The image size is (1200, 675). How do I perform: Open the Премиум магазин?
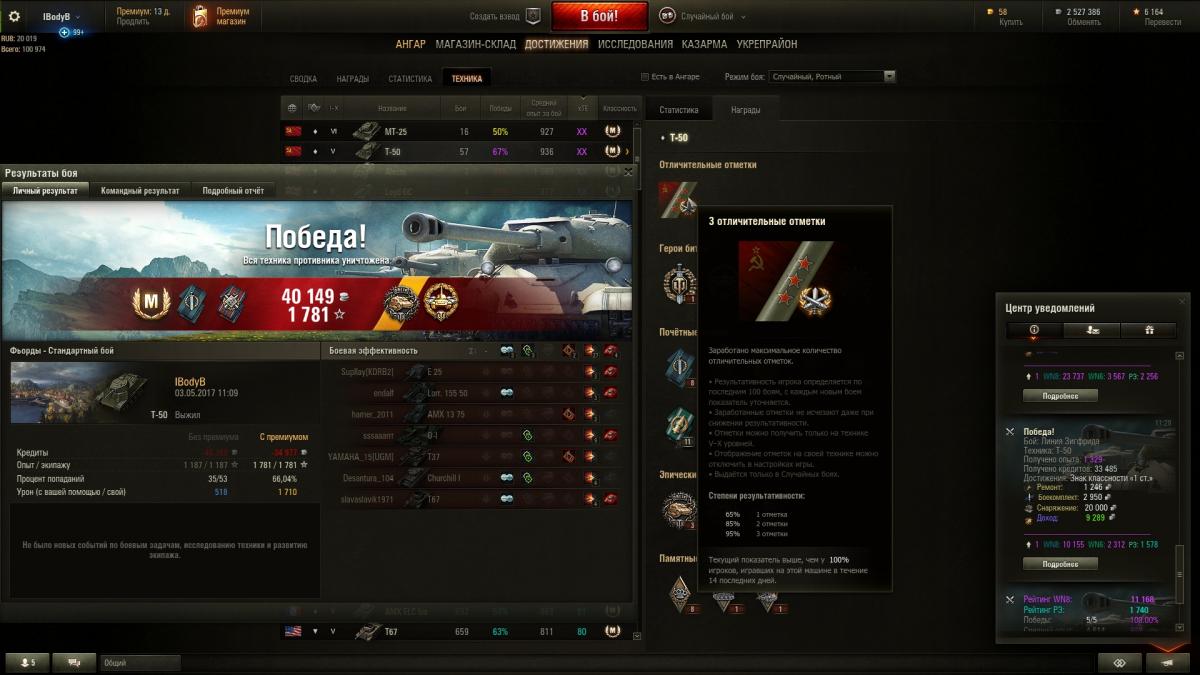pyautogui.click(x=222, y=16)
